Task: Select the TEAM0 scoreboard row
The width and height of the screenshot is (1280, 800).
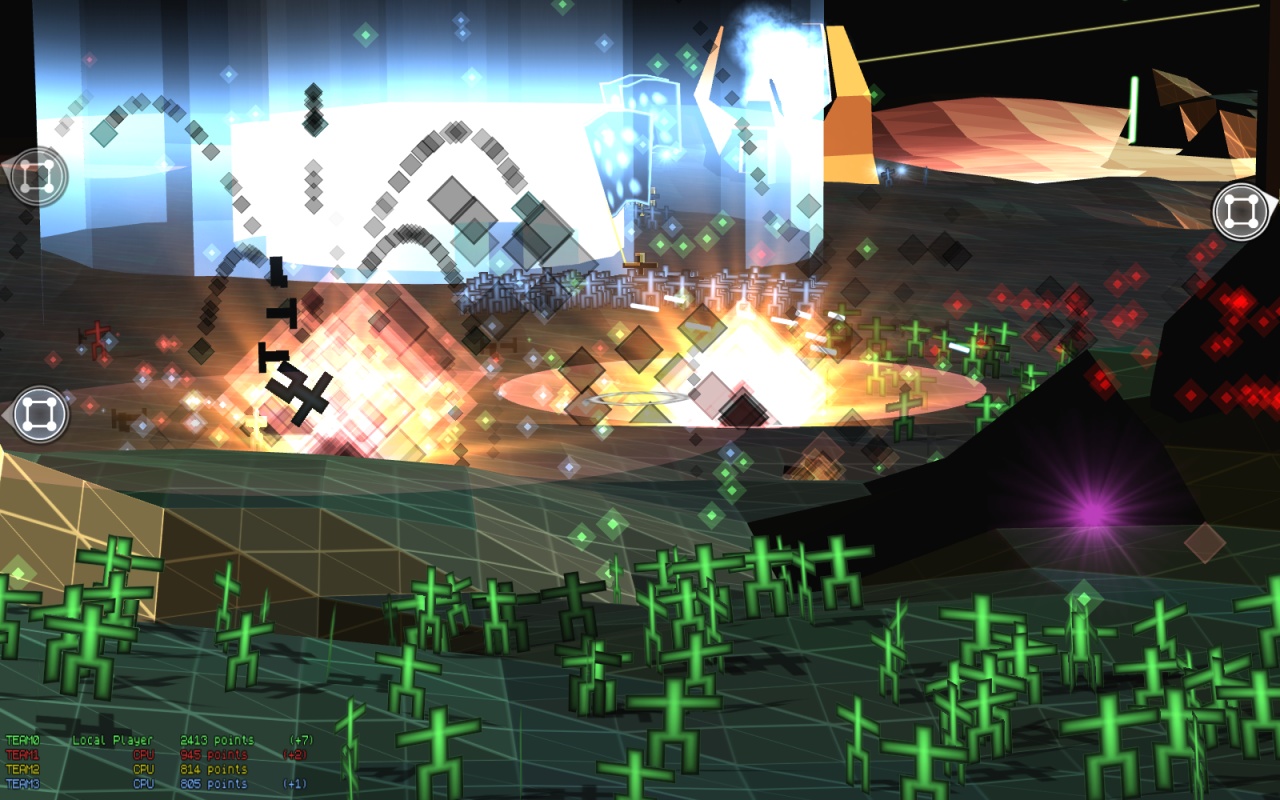Action: point(23,741)
